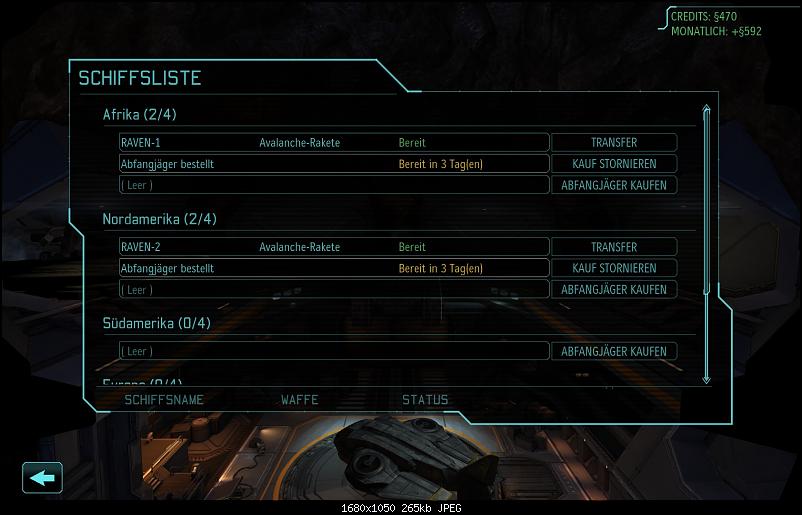Screen dimensions: 802x515
Task: Select the RAVEN-1 ship row
Action: point(334,143)
